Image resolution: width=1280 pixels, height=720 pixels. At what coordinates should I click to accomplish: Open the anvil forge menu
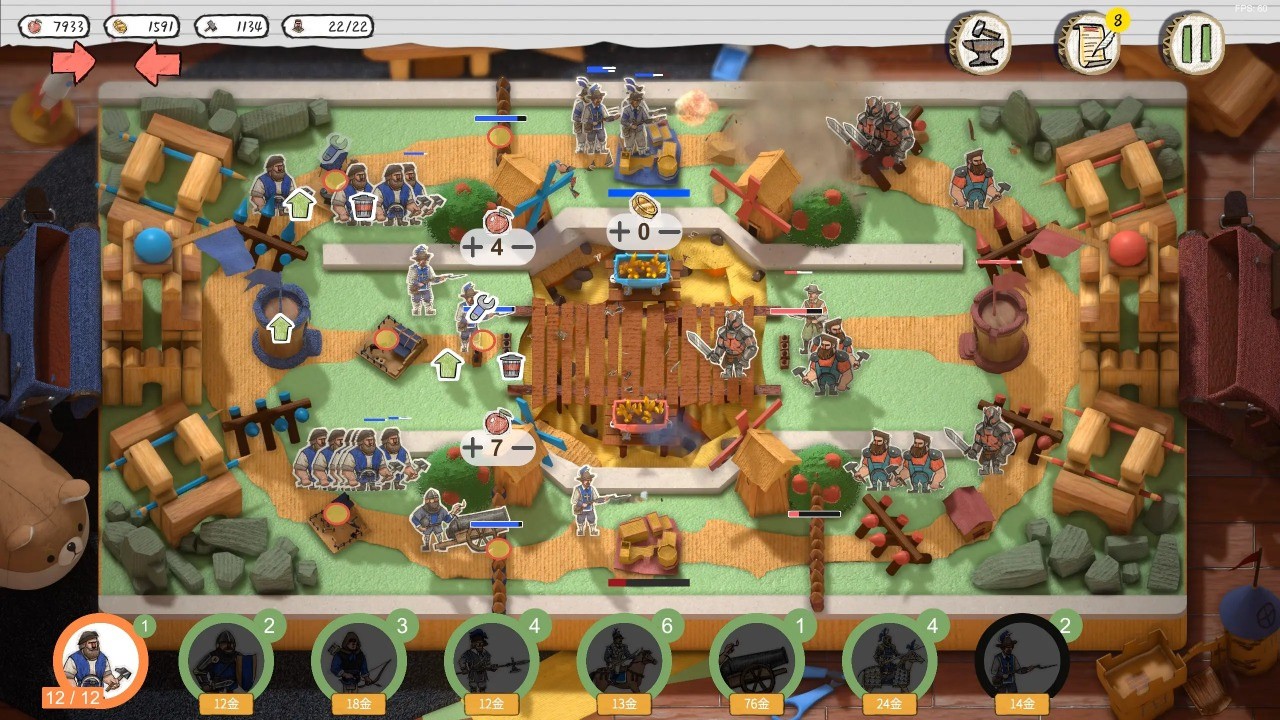click(979, 43)
